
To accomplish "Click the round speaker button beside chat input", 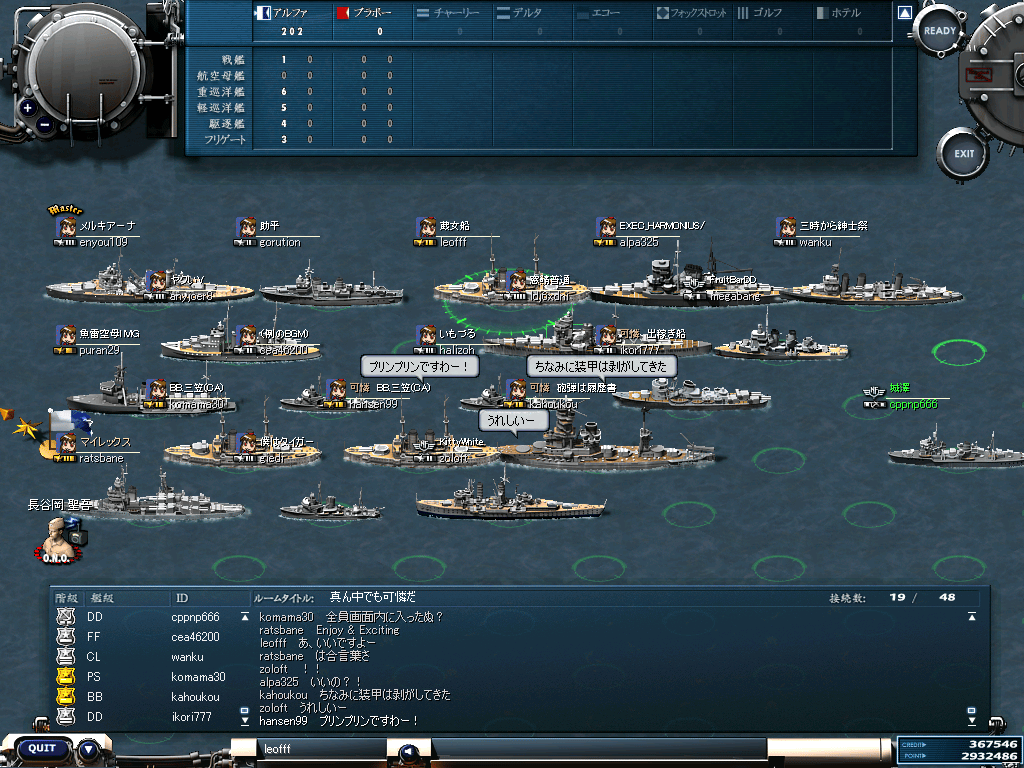I will click(x=408, y=752).
